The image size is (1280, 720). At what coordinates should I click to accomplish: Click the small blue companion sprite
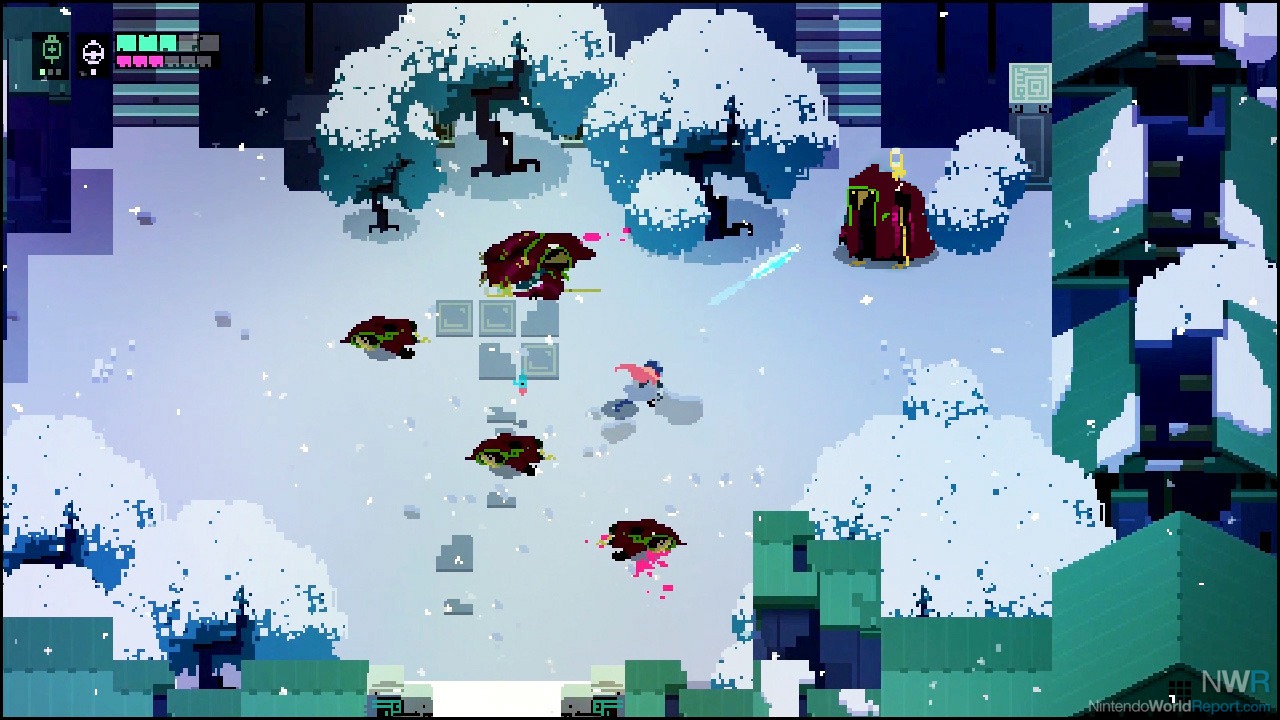tap(524, 383)
